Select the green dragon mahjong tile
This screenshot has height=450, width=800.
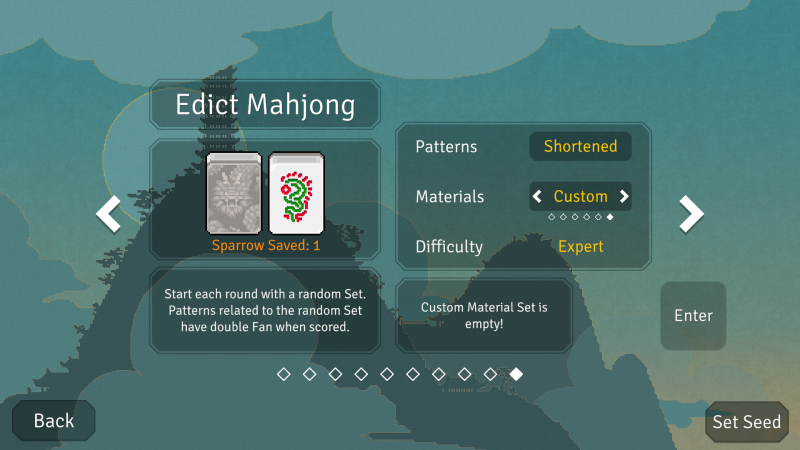(293, 193)
